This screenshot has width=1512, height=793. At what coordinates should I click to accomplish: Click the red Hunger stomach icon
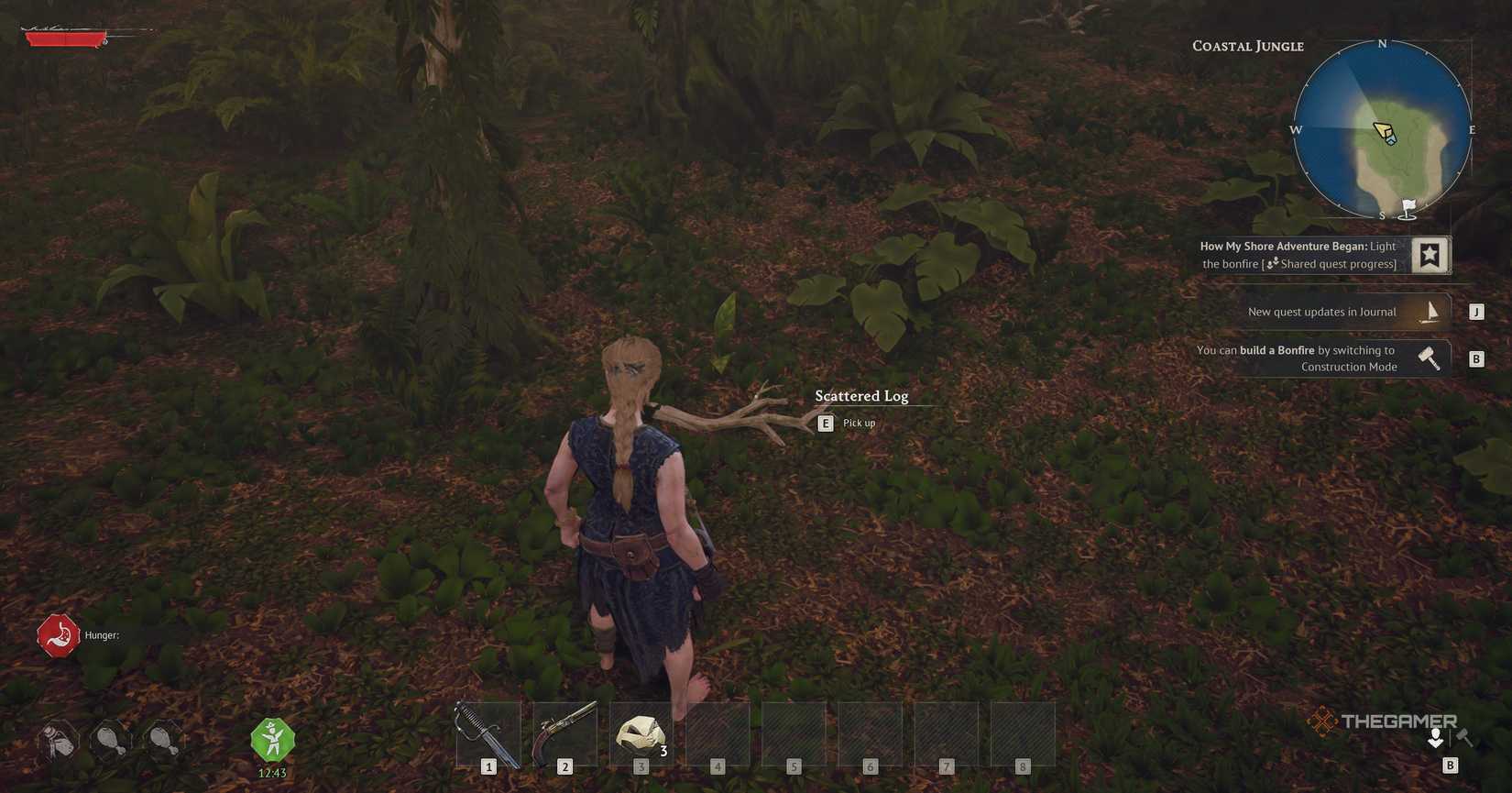pyautogui.click(x=59, y=634)
